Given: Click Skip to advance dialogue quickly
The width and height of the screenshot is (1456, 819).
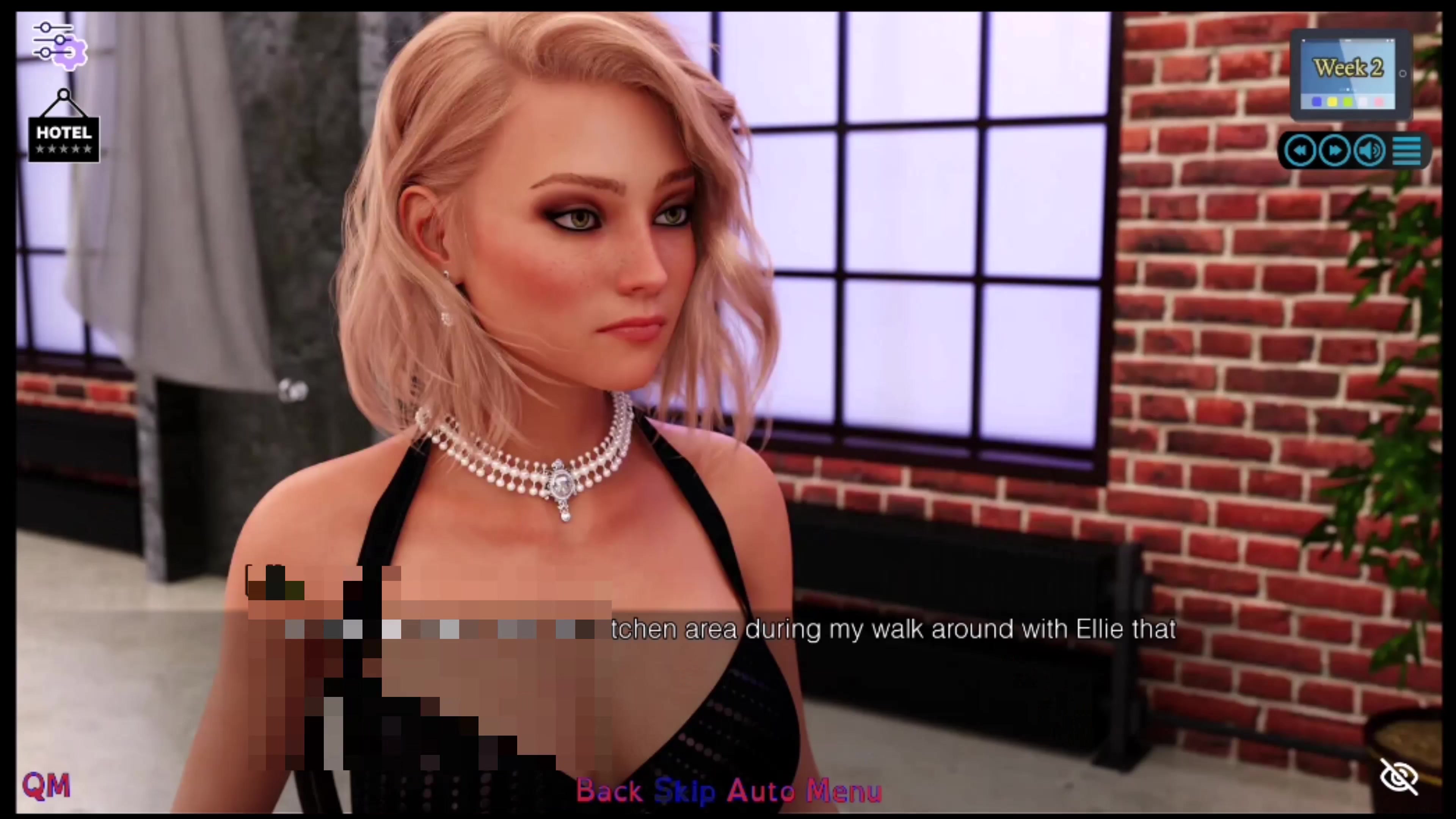Looking at the screenshot, I should 684,791.
